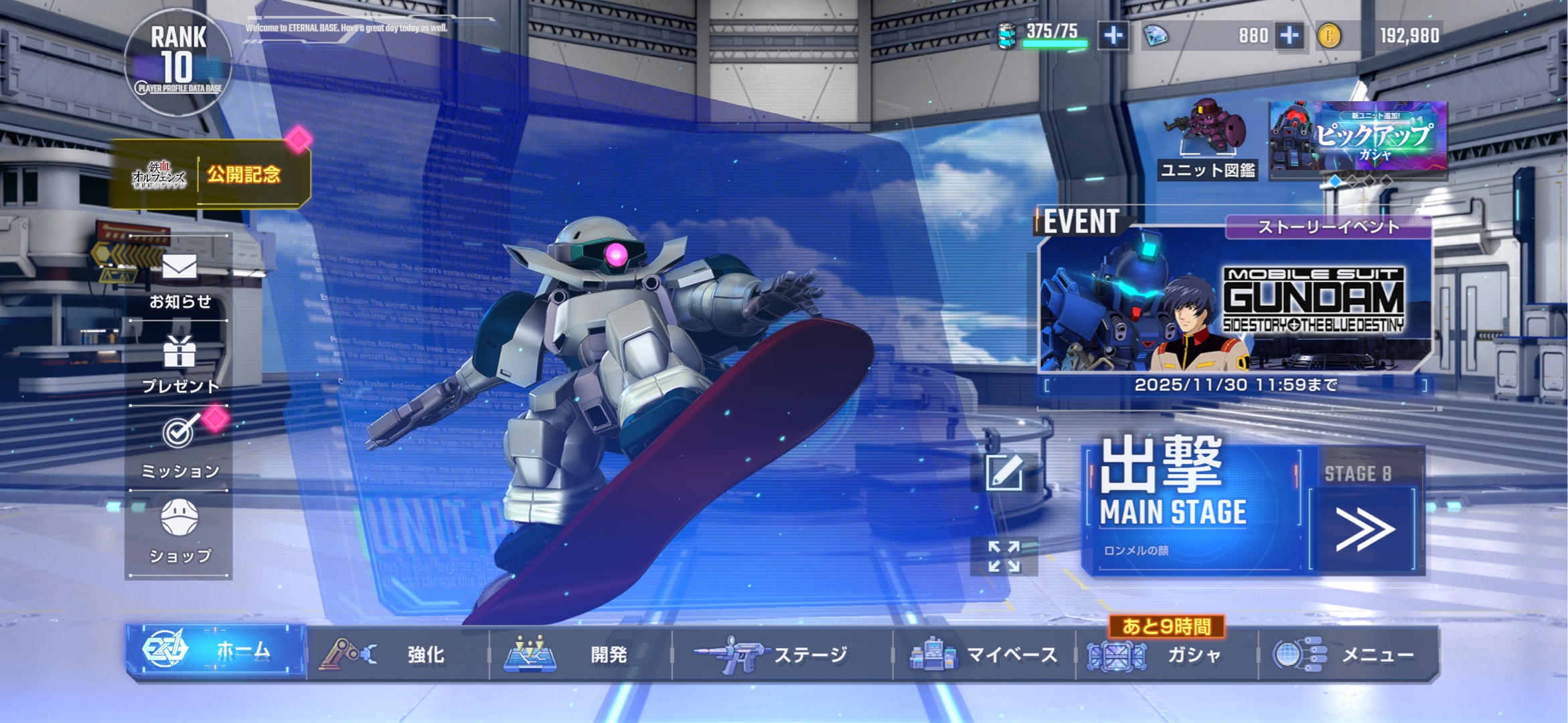The width and height of the screenshot is (1568, 723).
Task: Click the pencil edit icon
Action: [x=1004, y=471]
